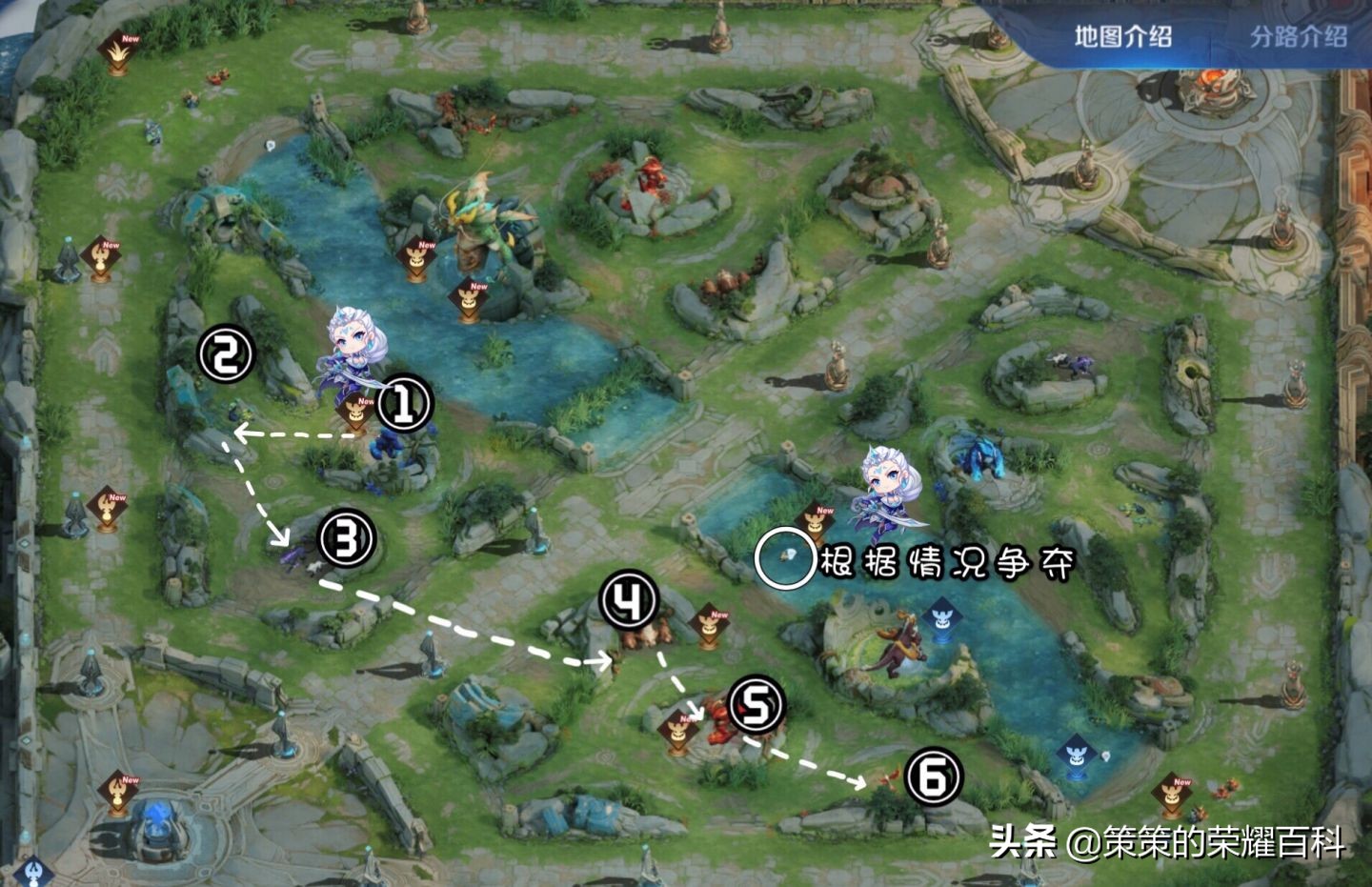Click the blue eagle emblem near bottom-right river
The image size is (1372, 887).
pos(1078,755)
